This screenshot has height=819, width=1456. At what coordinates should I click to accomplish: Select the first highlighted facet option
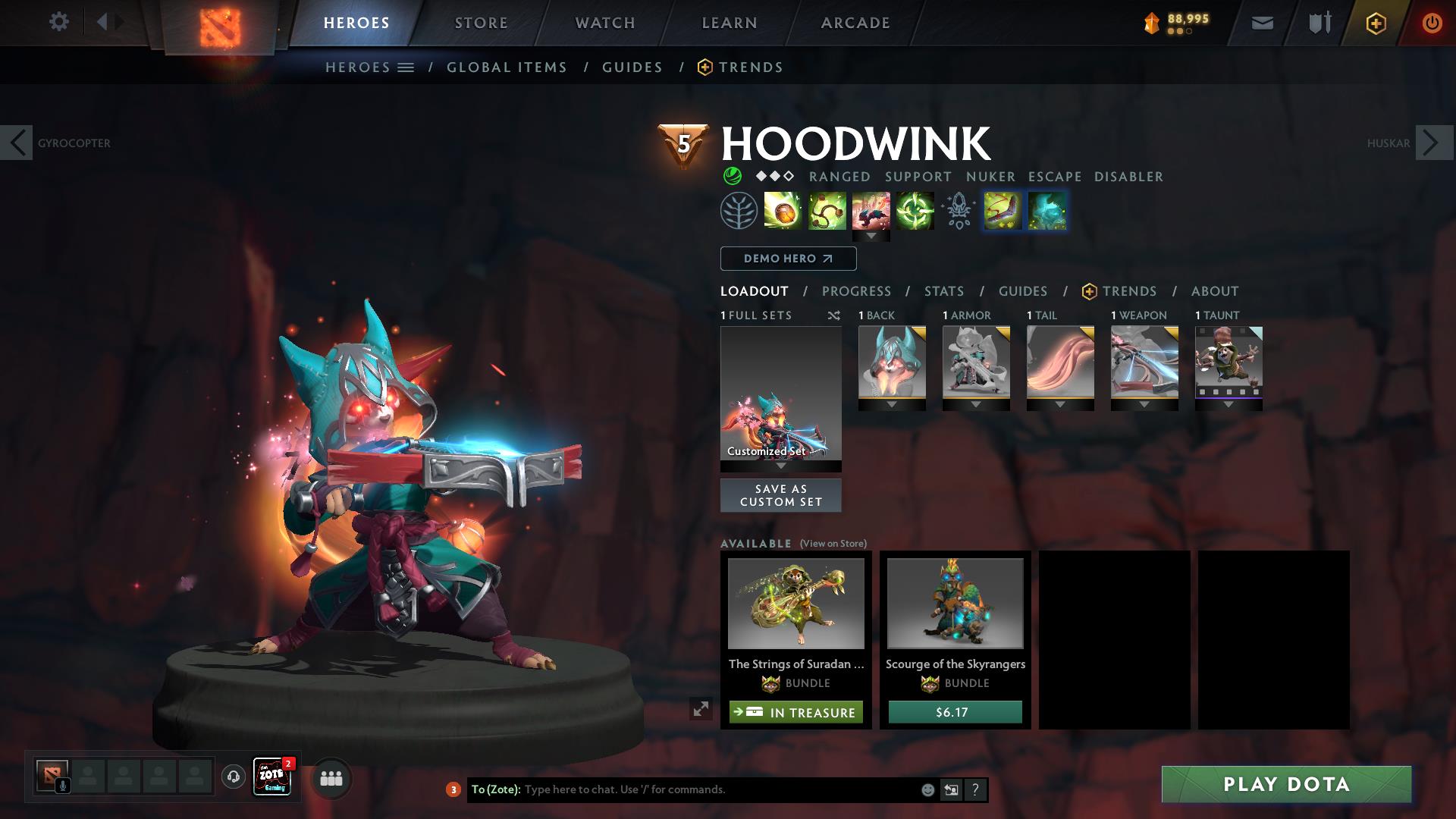point(1003,211)
